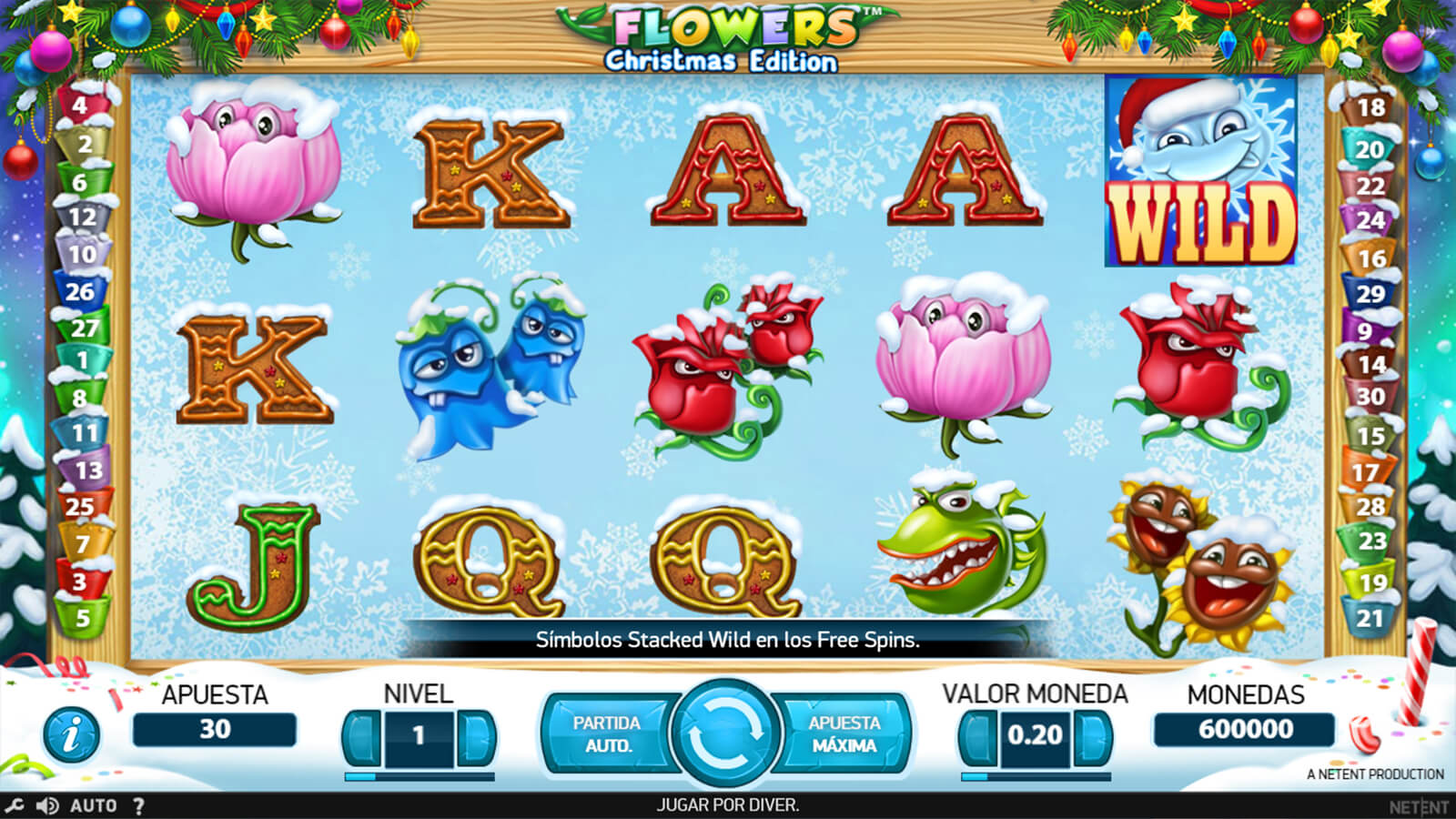The height and width of the screenshot is (819, 1456).
Task: Lower the Valor Moneda coin value
Action: (x=978, y=735)
